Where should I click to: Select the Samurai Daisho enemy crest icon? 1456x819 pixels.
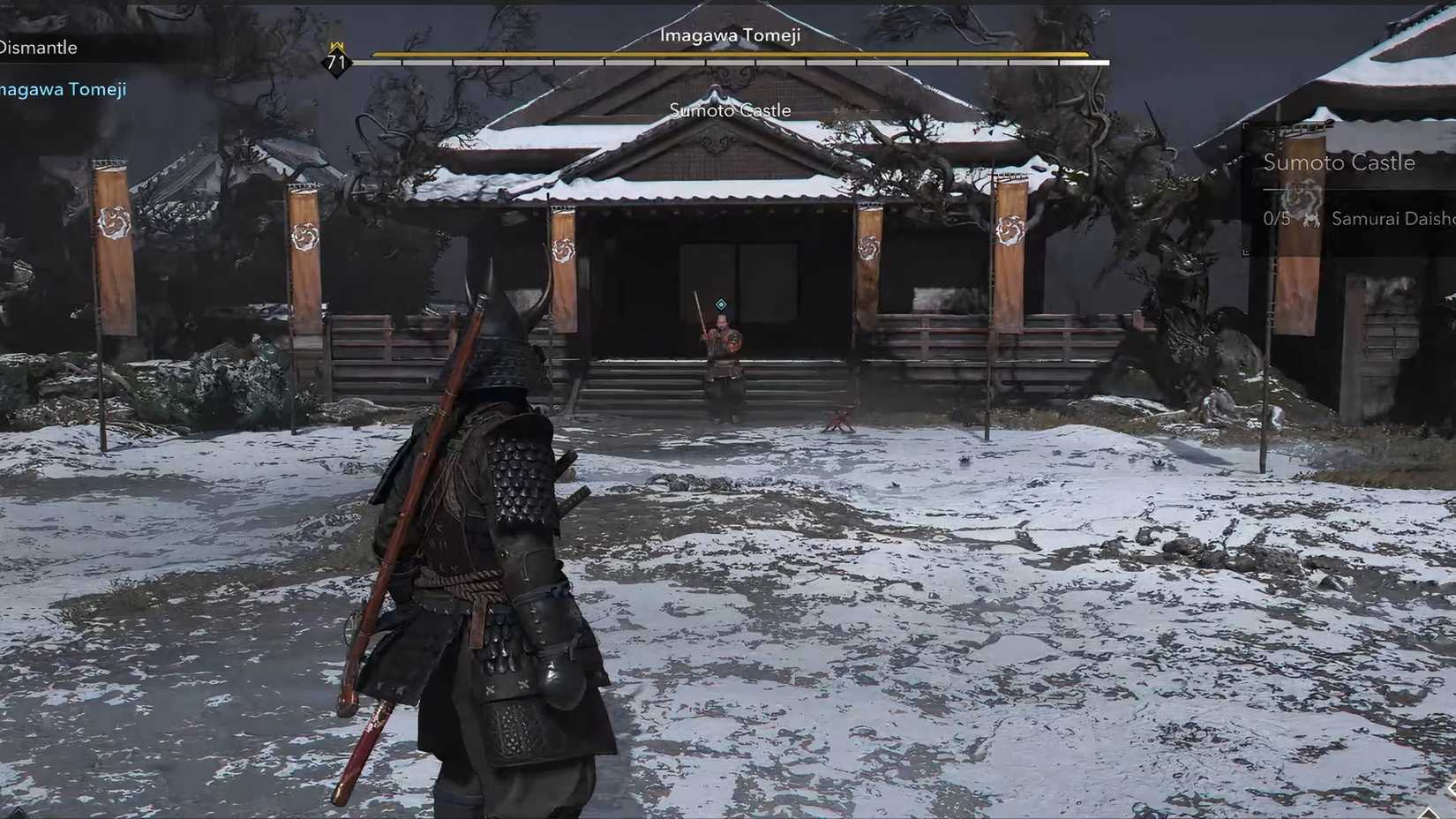pyautogui.click(x=1312, y=219)
